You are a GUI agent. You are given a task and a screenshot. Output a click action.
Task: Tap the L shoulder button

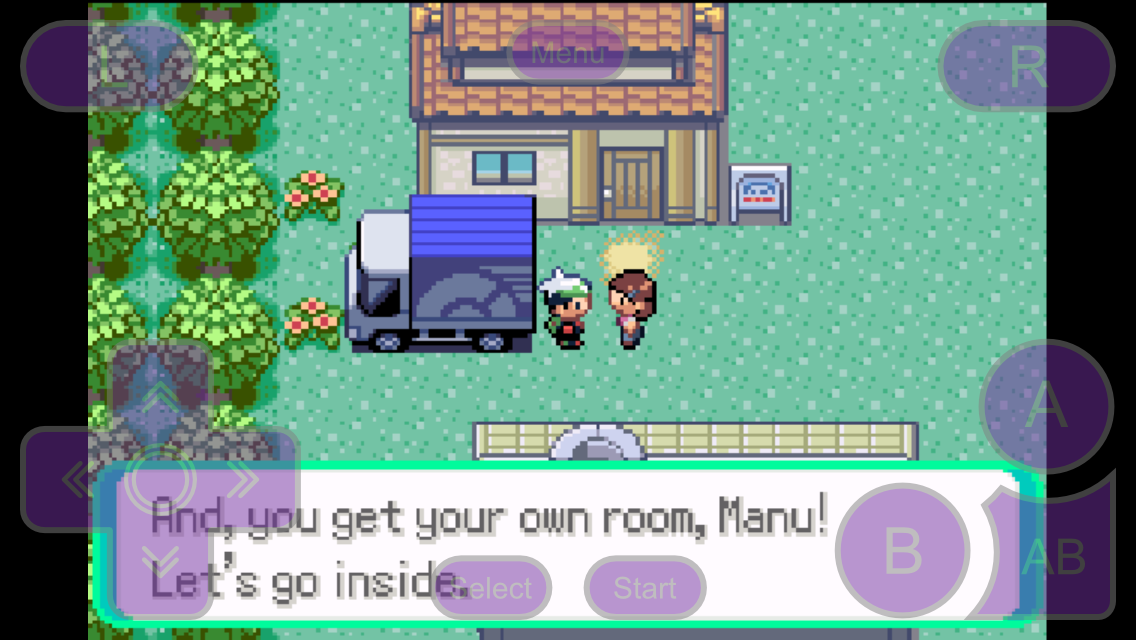(x=108, y=66)
